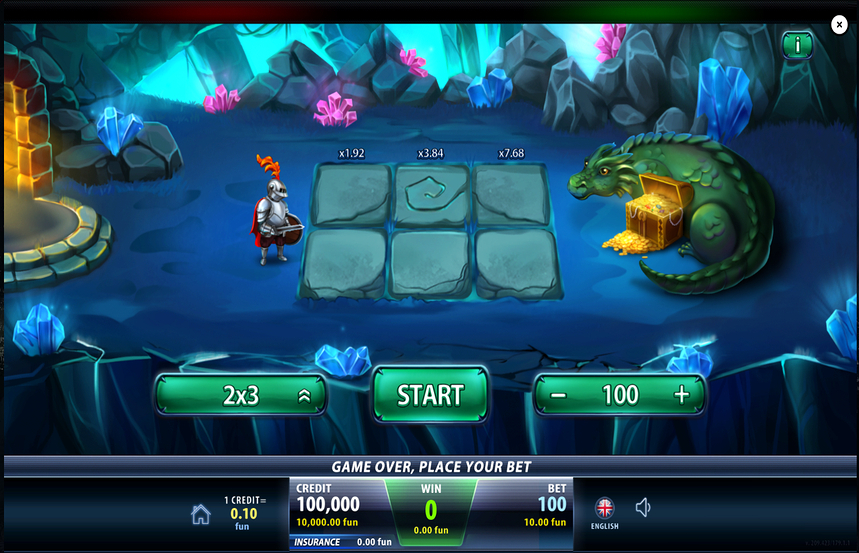
Task: Toggle sound with the speaker icon
Action: point(643,508)
